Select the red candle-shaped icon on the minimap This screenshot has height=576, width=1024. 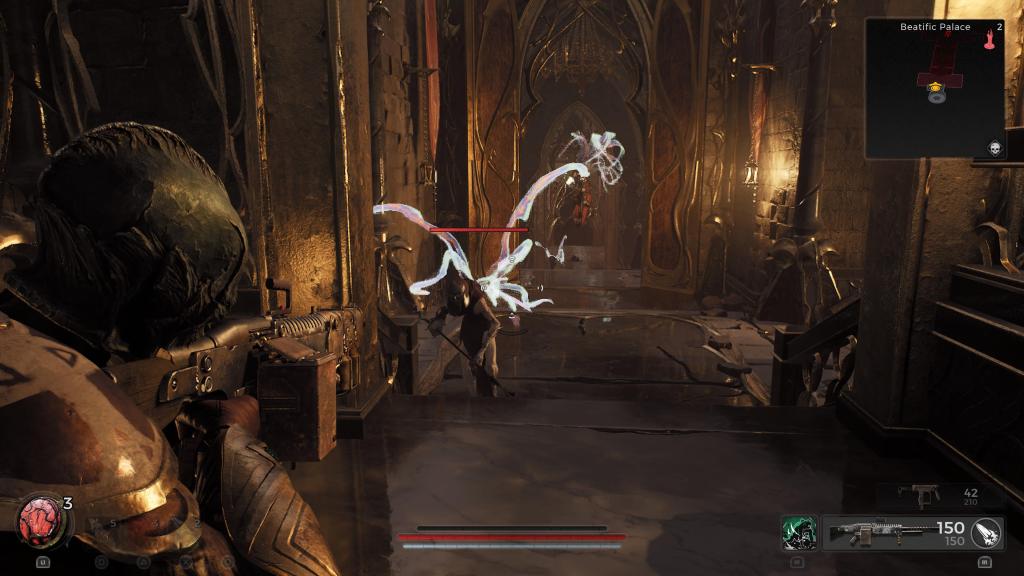[992, 40]
